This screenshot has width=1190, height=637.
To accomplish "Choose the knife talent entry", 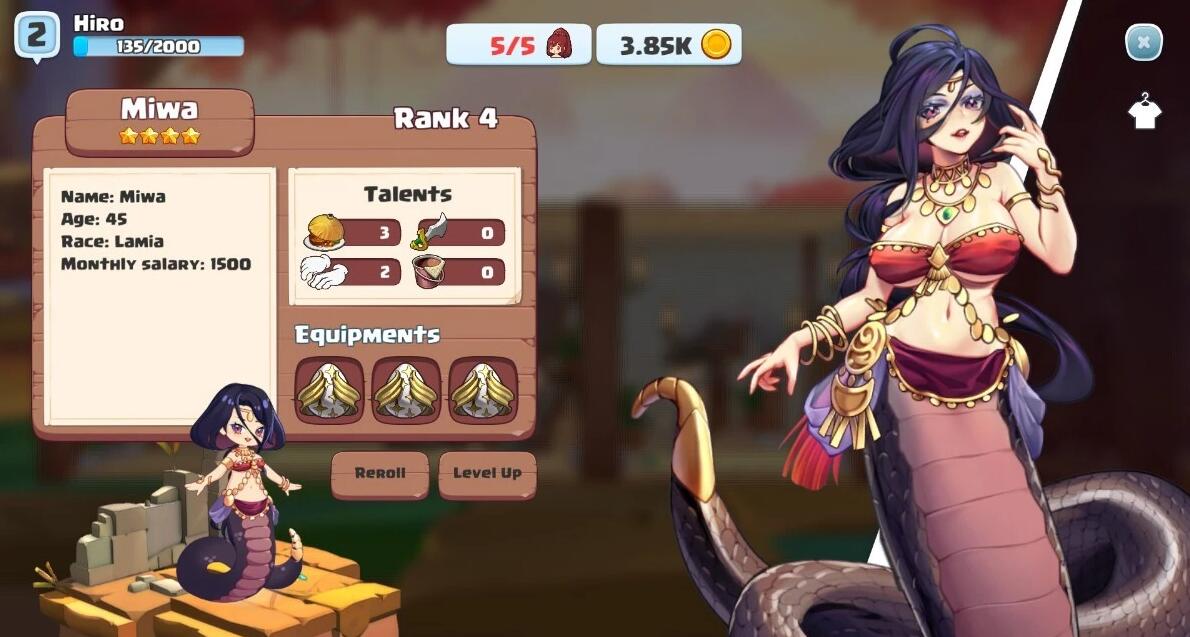I will click(x=459, y=234).
